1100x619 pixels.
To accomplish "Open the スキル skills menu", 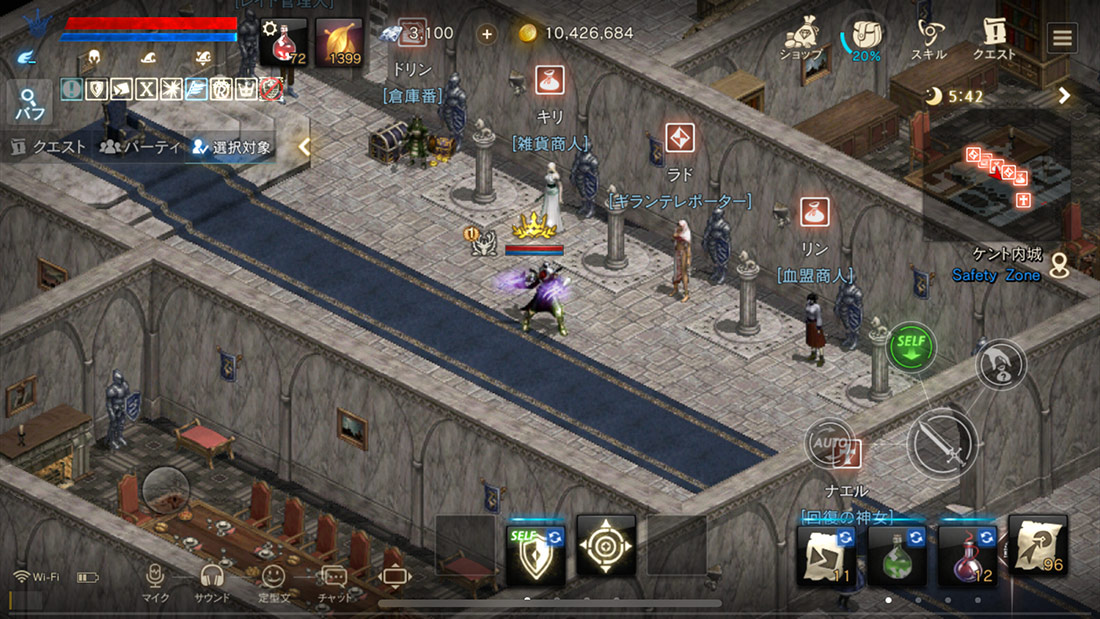I will (929, 39).
